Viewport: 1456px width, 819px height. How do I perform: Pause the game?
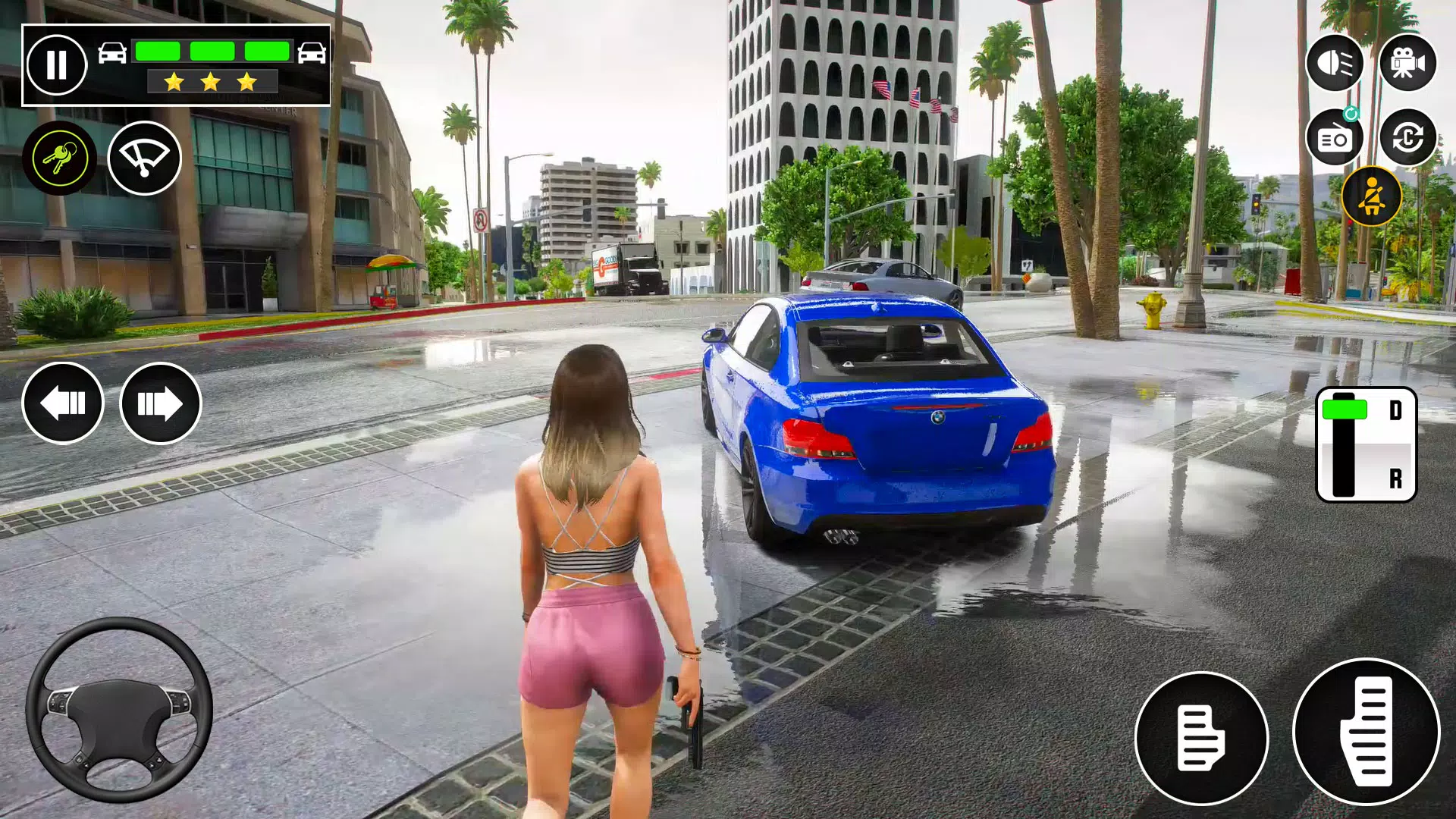pos(57,64)
